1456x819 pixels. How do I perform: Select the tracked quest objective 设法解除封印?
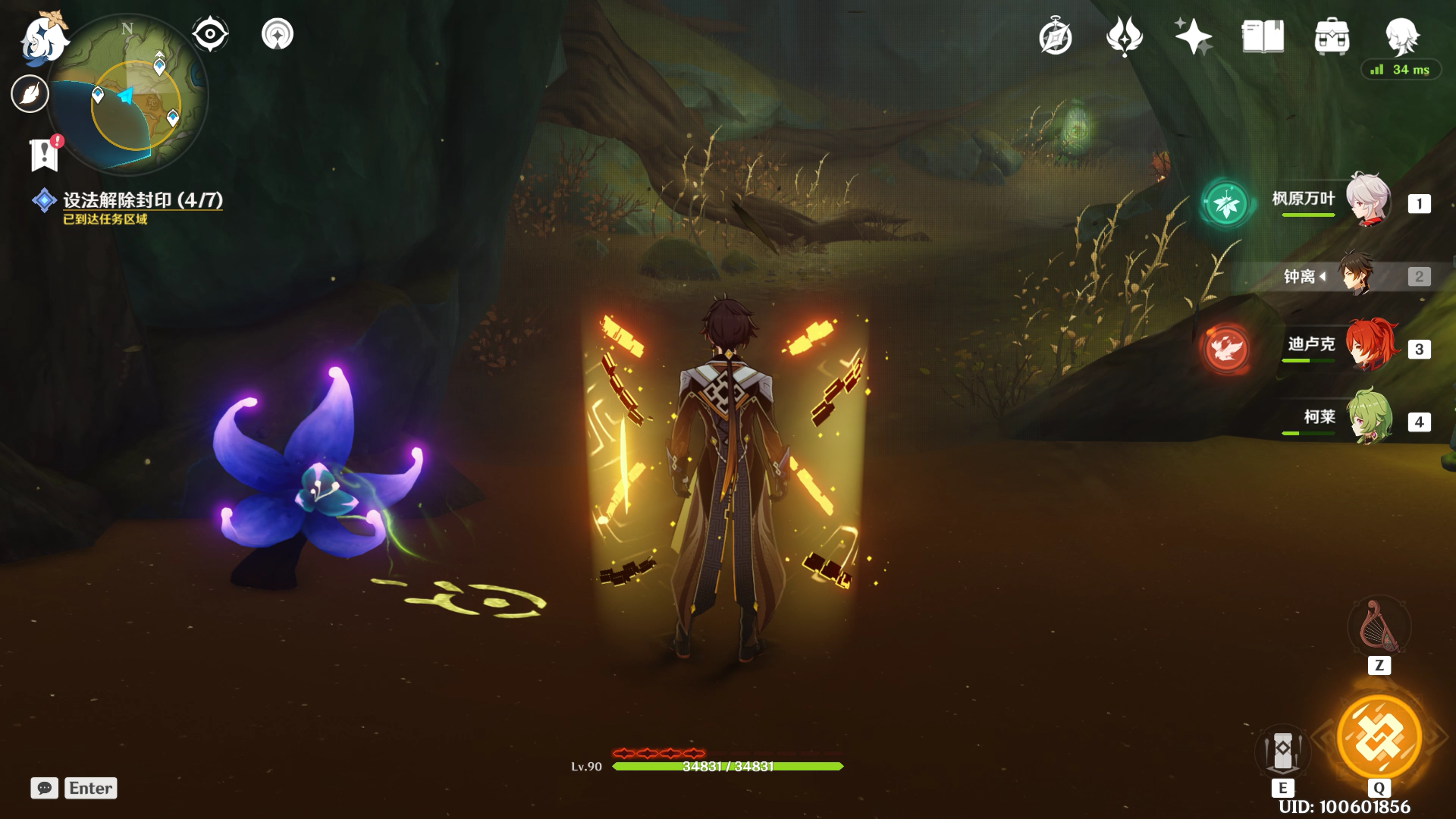pyautogui.click(x=142, y=200)
